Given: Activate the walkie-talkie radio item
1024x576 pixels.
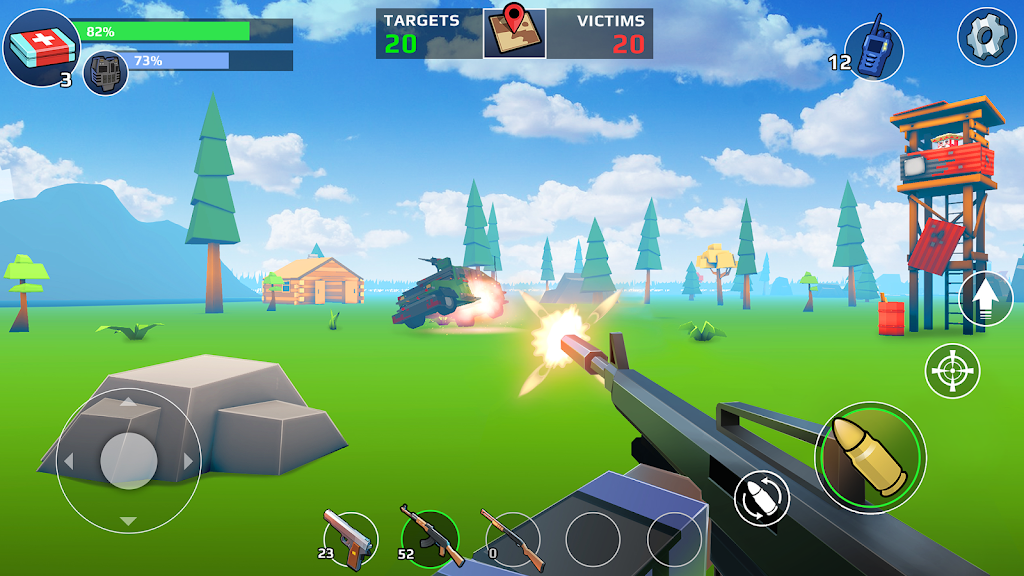Looking at the screenshot, I should pyautogui.click(x=874, y=50).
